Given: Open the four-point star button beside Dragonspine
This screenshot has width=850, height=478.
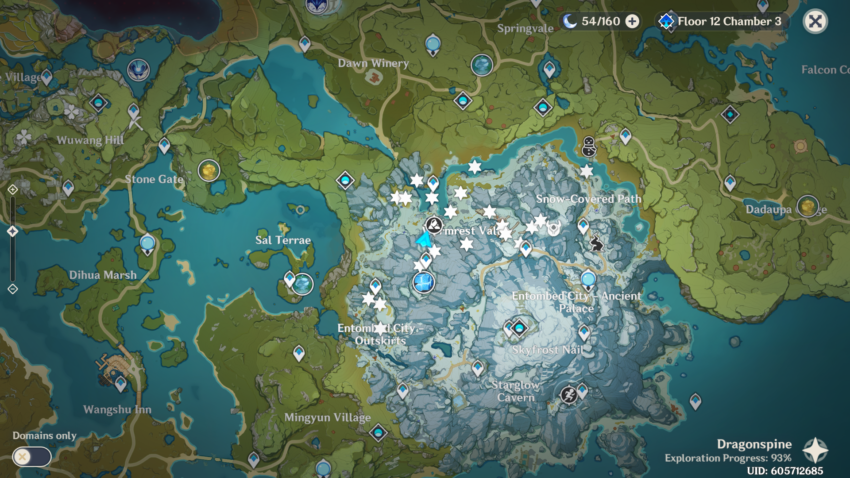Looking at the screenshot, I should click(x=816, y=449).
